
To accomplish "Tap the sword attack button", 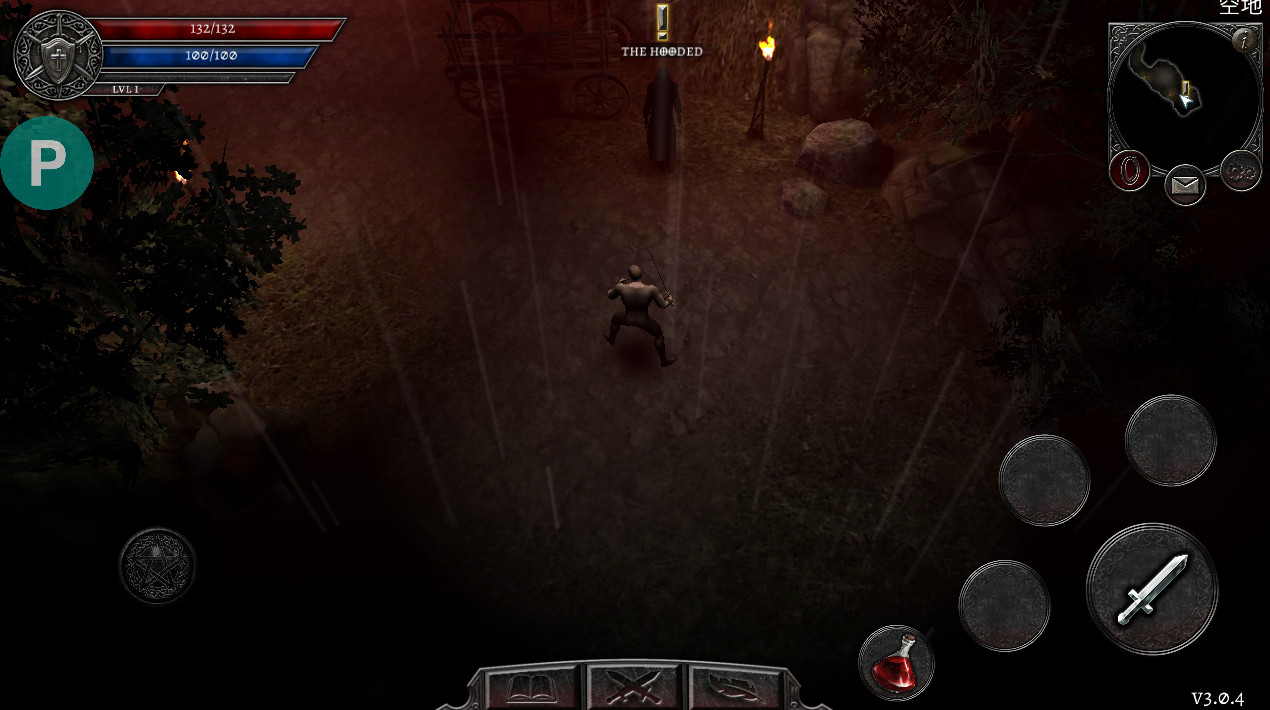I will coord(1151,588).
